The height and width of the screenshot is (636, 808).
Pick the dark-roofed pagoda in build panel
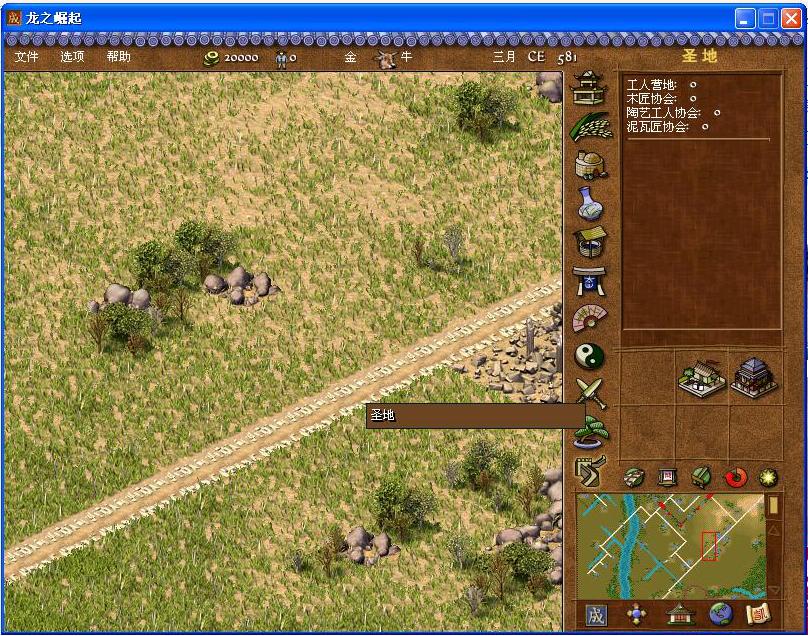[x=755, y=377]
